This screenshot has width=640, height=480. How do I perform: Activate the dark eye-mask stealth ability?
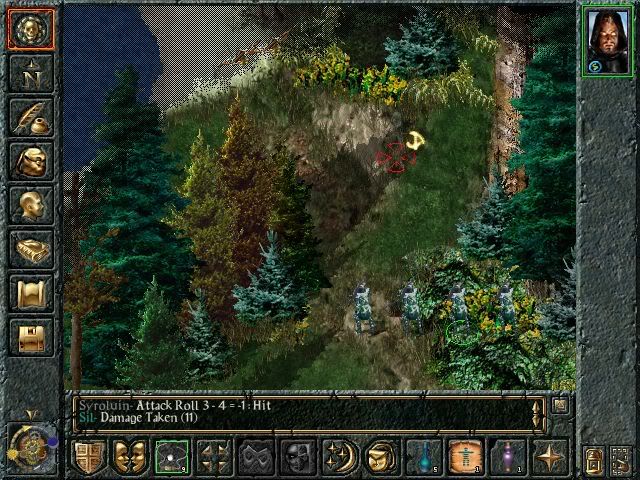coord(256,457)
